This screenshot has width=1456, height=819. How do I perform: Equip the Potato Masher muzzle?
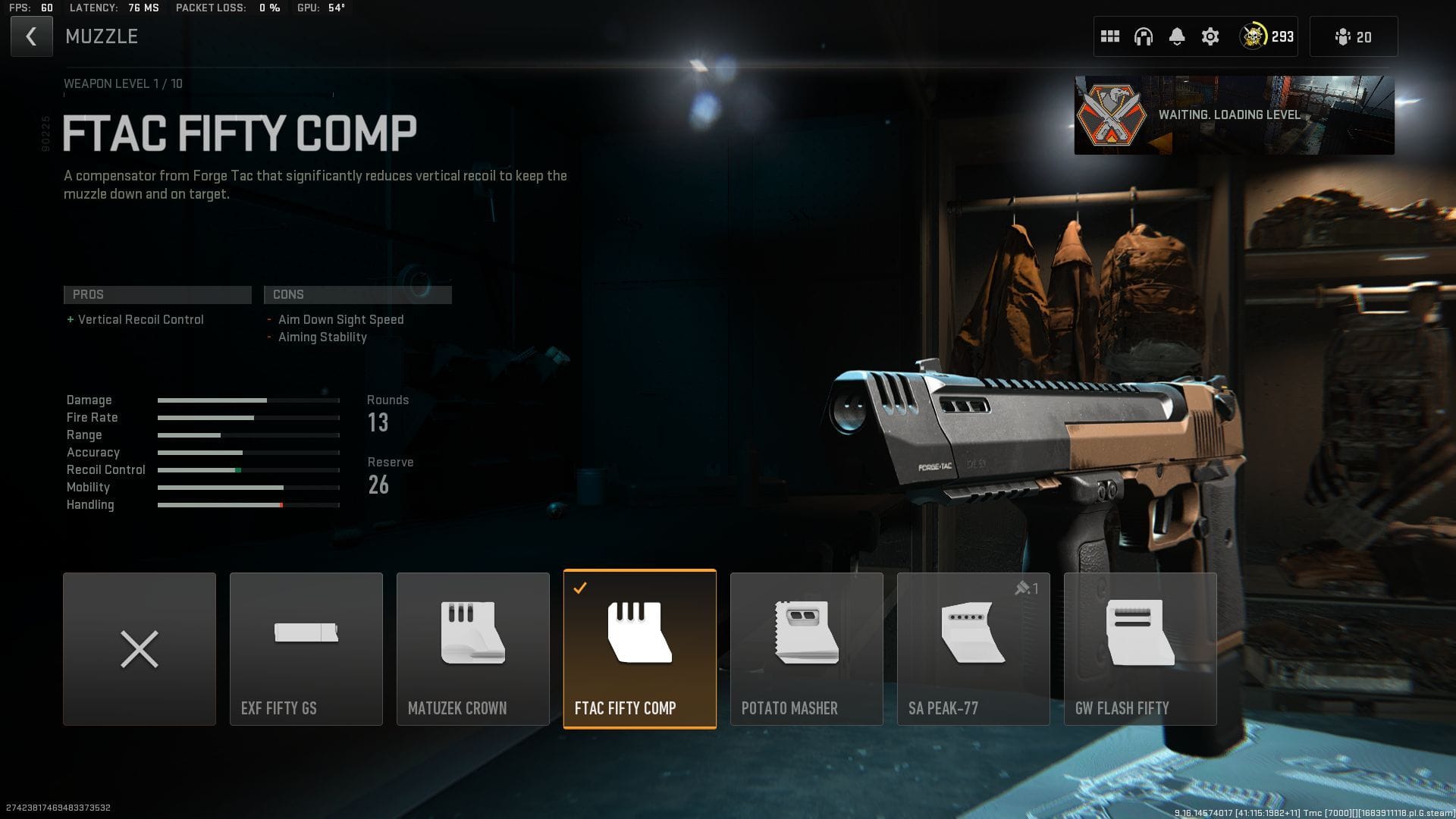point(806,648)
